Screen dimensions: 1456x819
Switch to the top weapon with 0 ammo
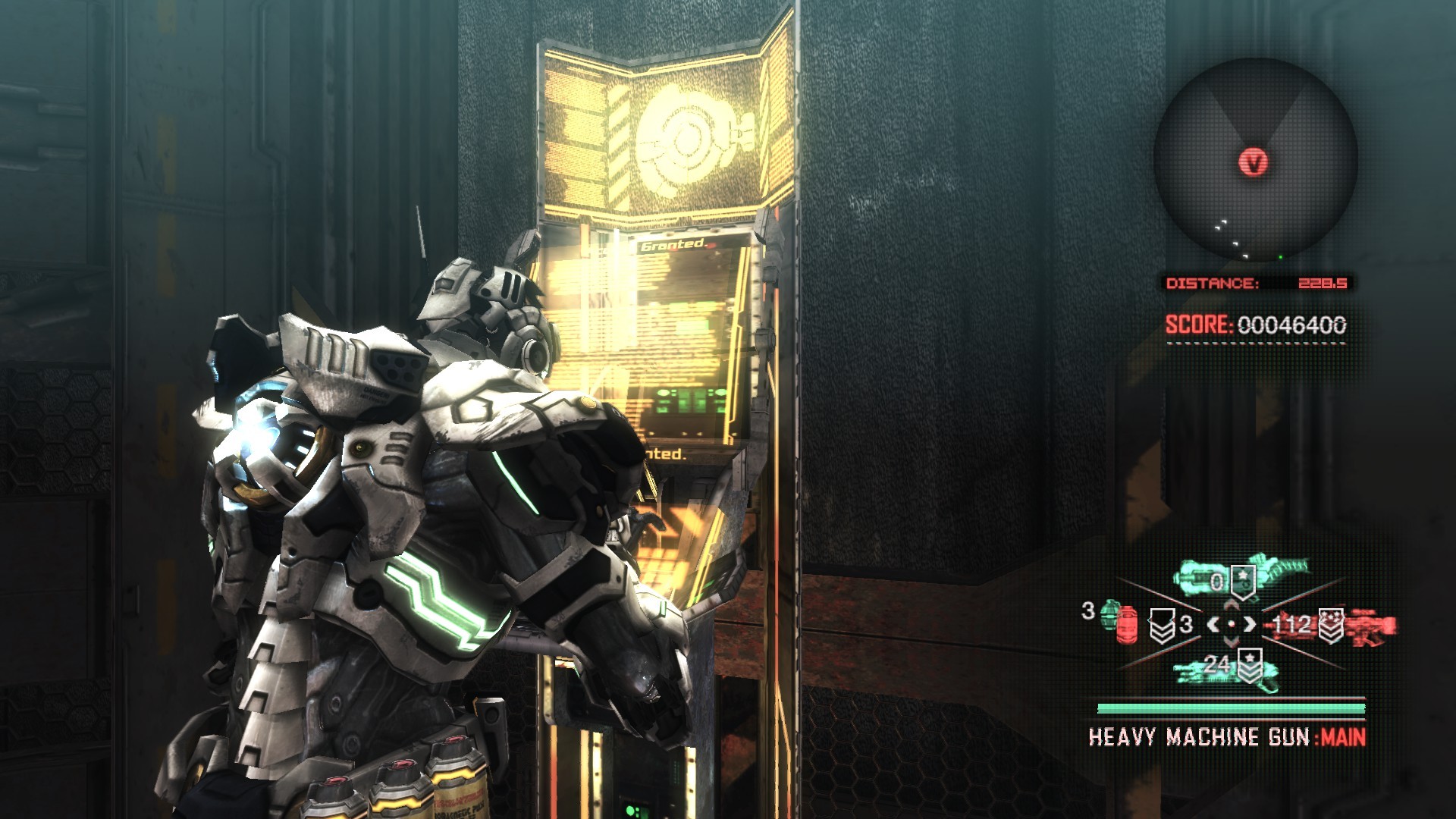(x=1239, y=578)
